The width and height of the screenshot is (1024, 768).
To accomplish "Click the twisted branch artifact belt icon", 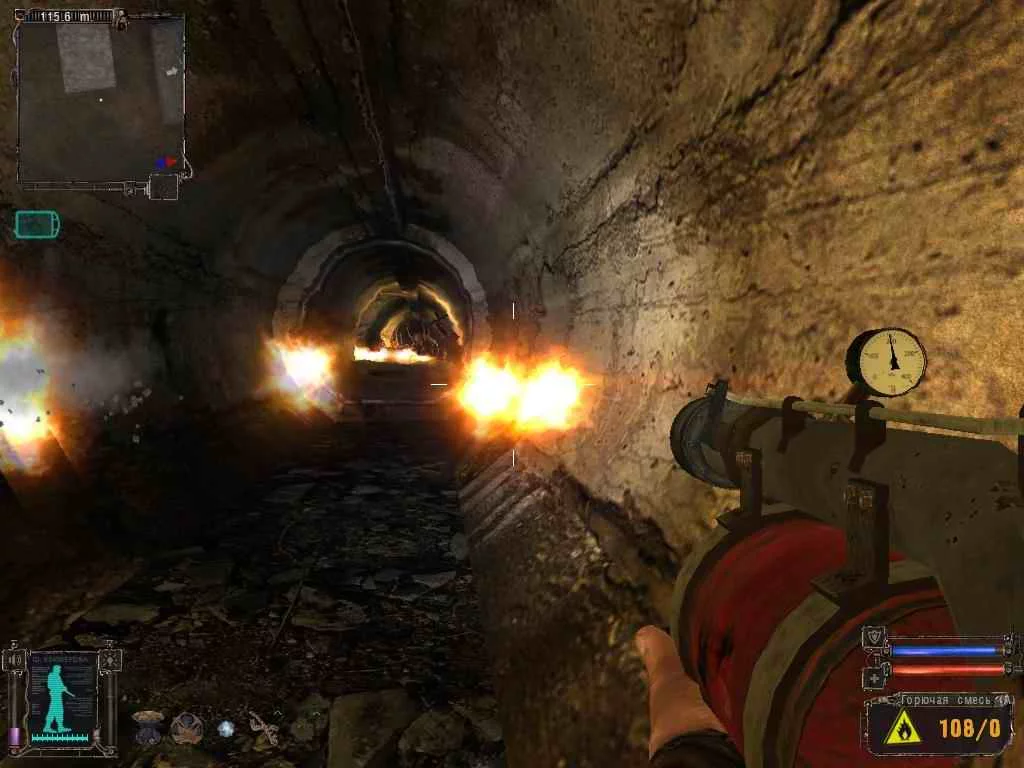I will pyautogui.click(x=264, y=728).
